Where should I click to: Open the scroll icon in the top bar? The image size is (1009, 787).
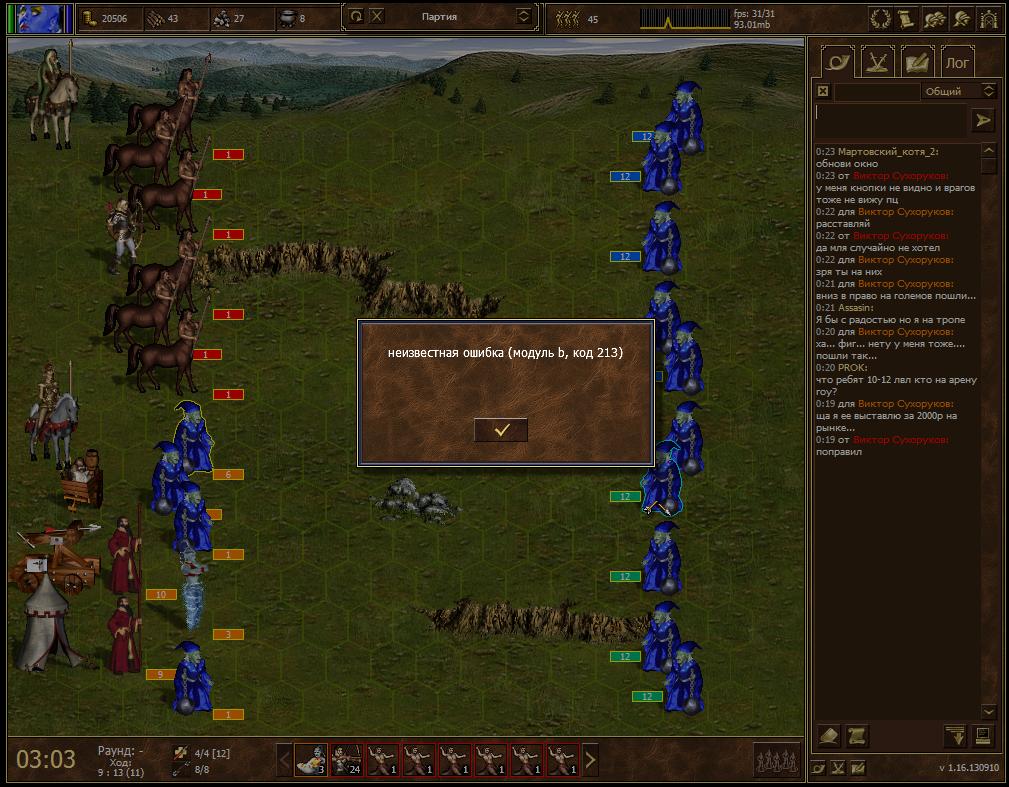click(x=906, y=17)
